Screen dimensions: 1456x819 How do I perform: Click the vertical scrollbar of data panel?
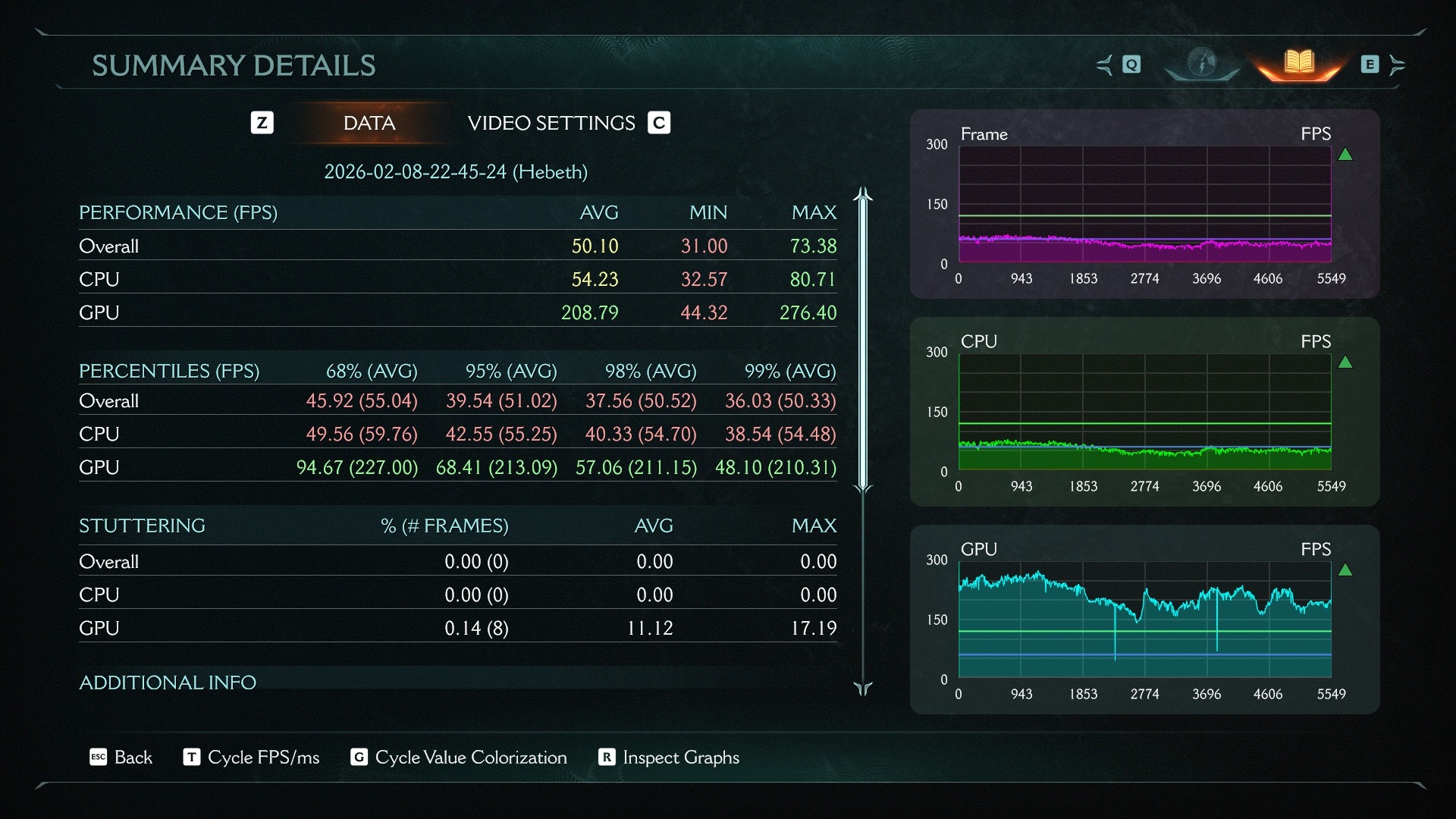pyautogui.click(x=863, y=341)
